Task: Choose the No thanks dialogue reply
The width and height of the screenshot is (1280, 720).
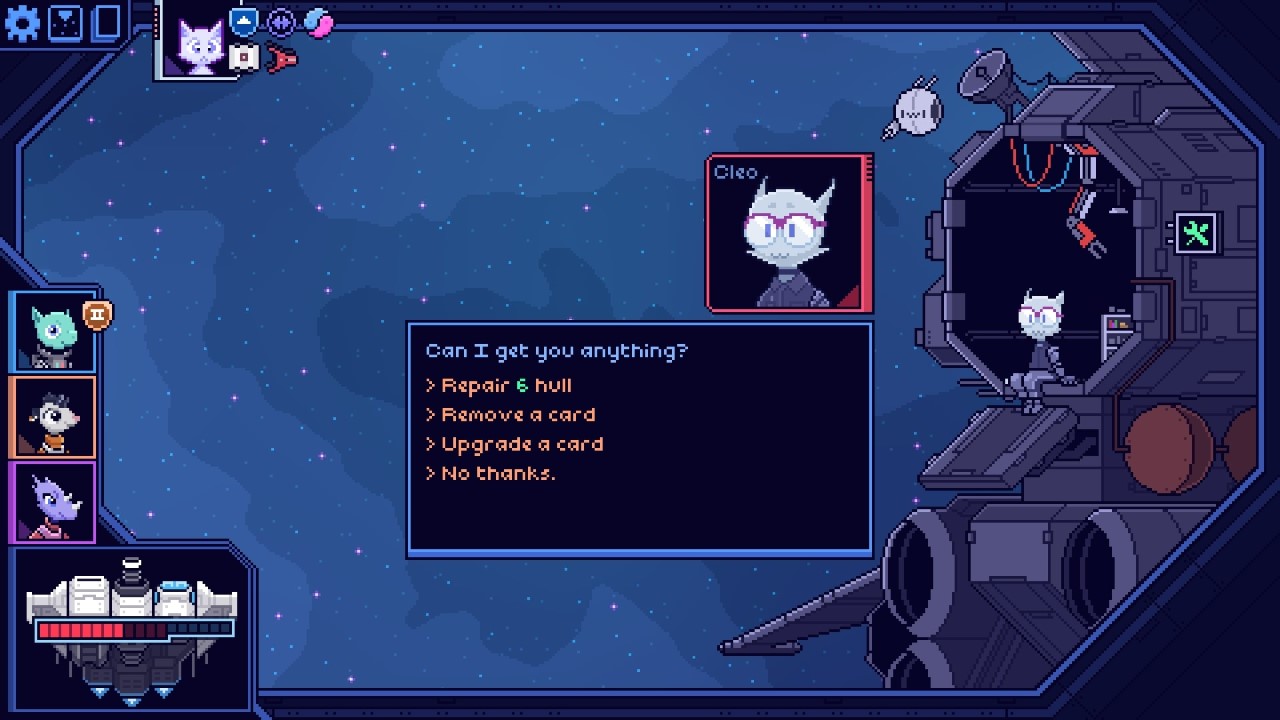Action: [498, 473]
